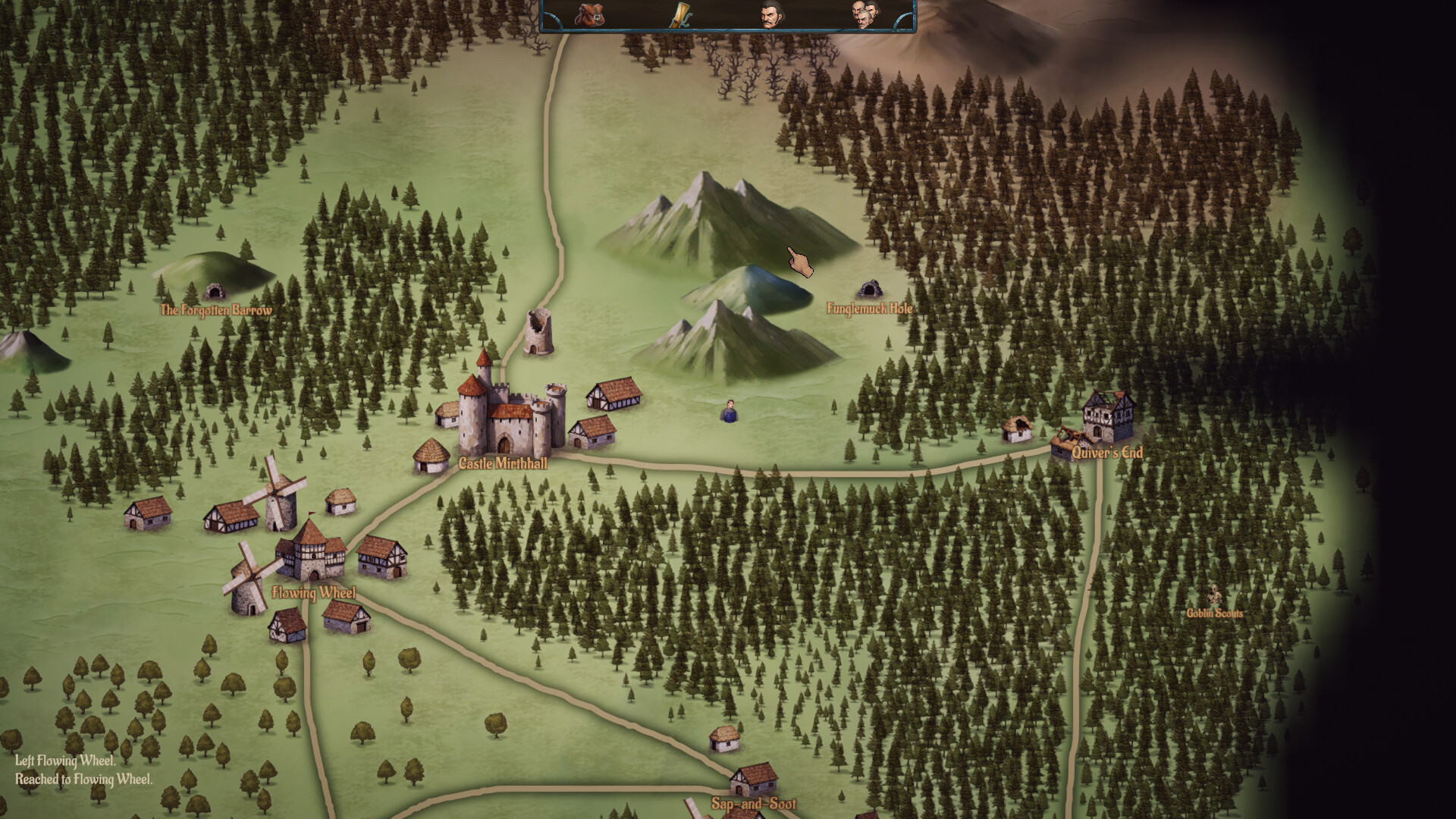The width and height of the screenshot is (1456, 819).
Task: Choose the Quiver's End town marker
Action: pos(1106,421)
